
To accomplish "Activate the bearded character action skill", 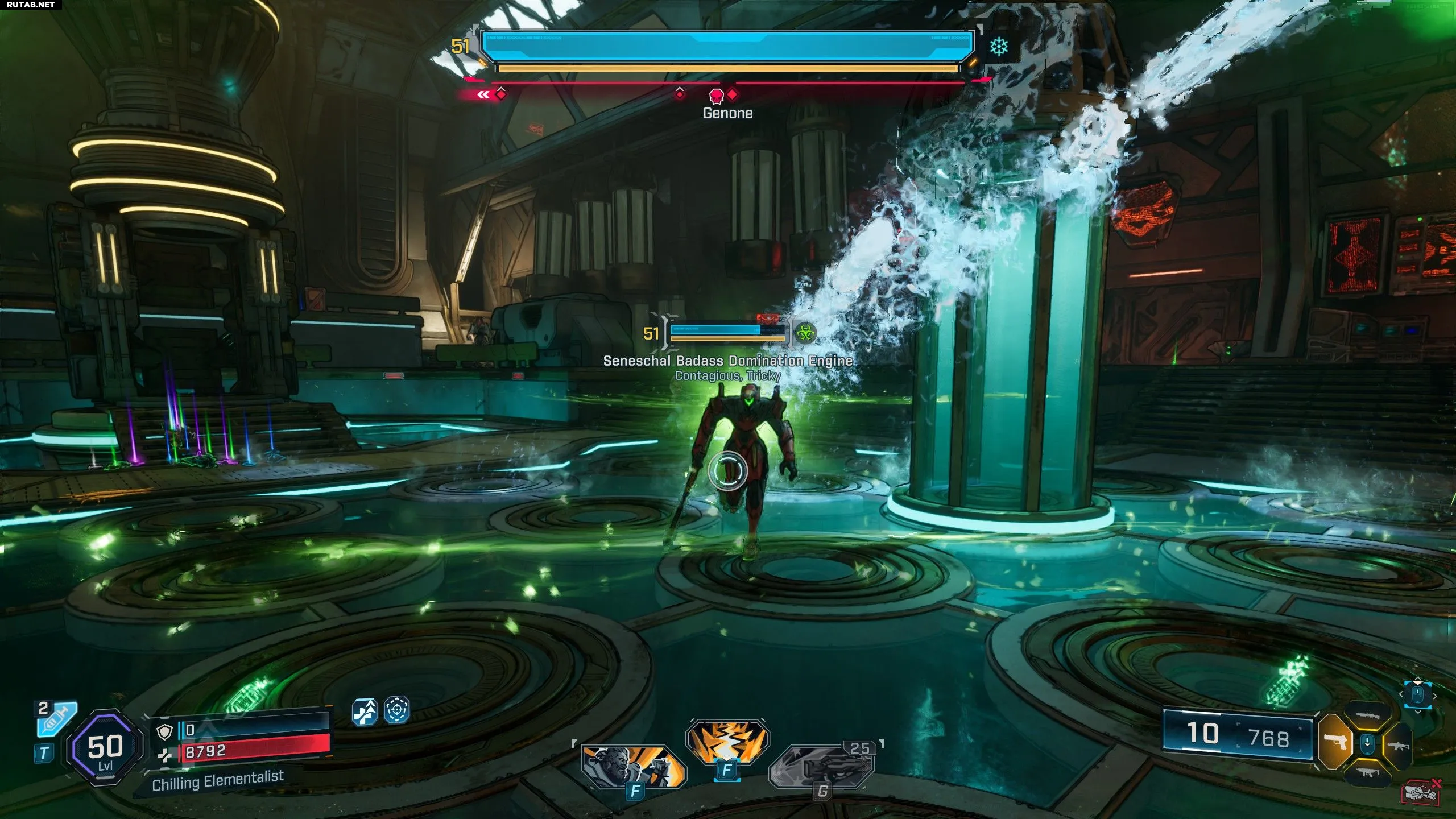I will point(634,766).
